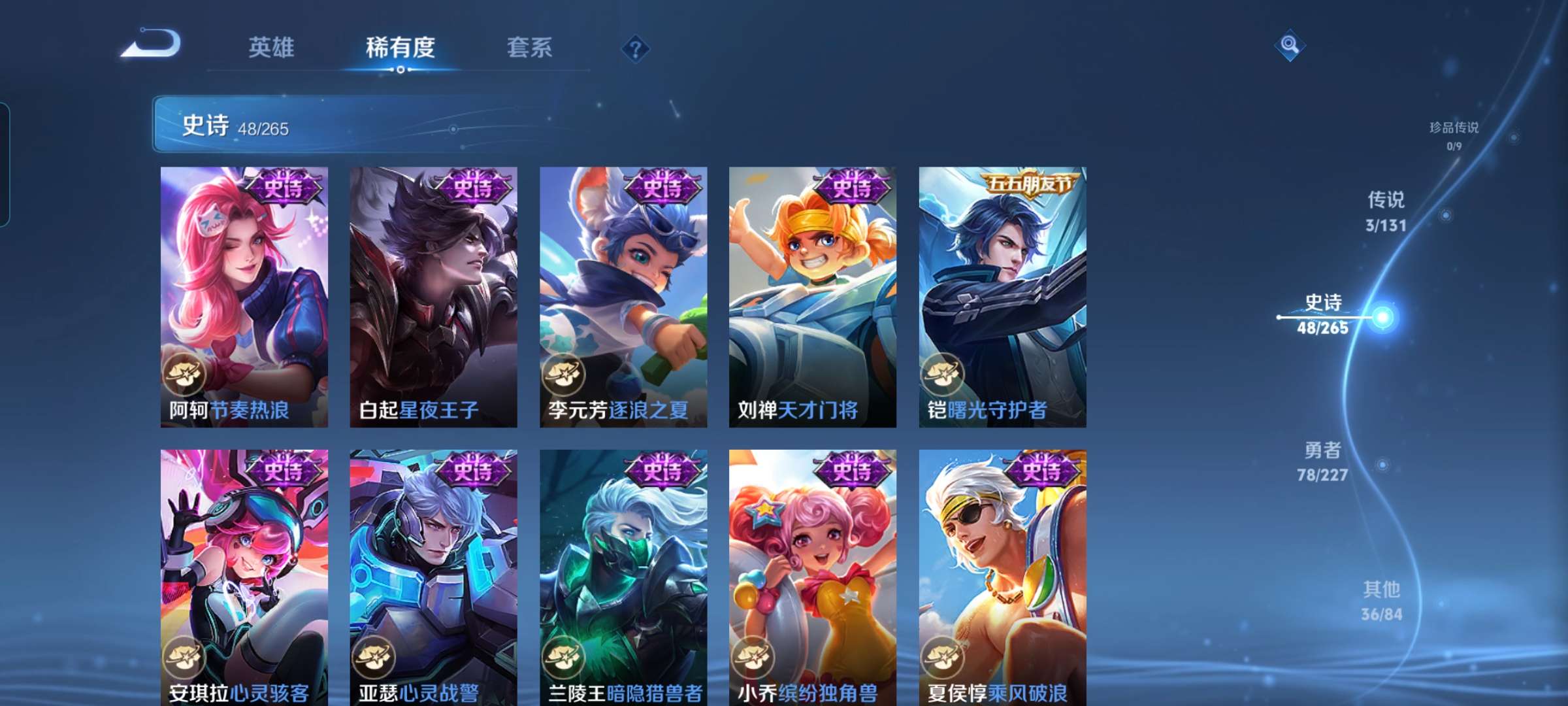Switch to the 套系 tab
This screenshot has height=706, width=1568.
(529, 47)
